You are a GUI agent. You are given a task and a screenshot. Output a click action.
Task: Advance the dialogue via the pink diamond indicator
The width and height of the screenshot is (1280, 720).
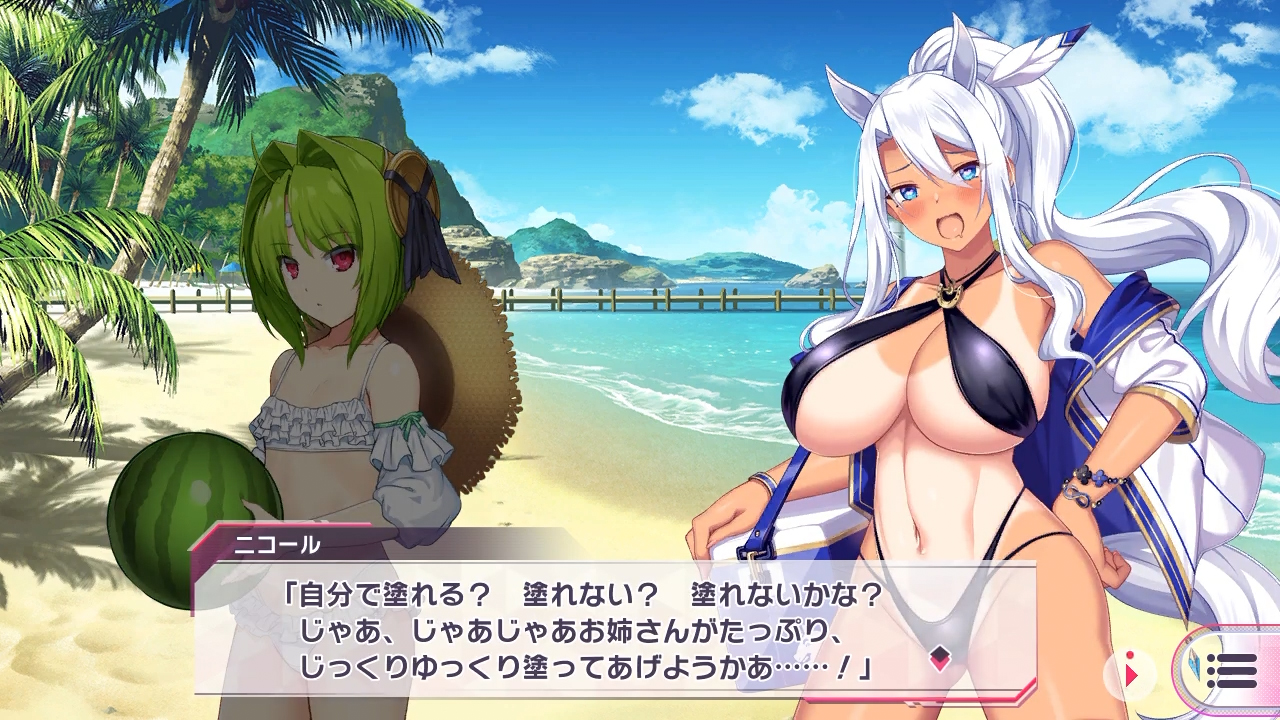[939, 658]
